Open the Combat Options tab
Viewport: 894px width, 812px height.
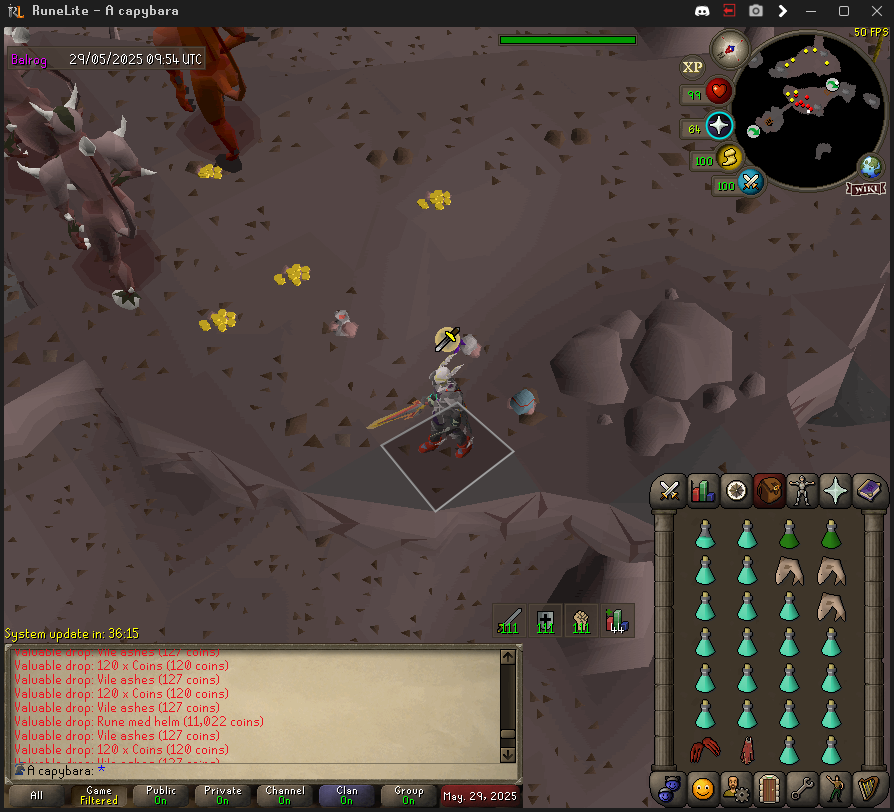669,491
